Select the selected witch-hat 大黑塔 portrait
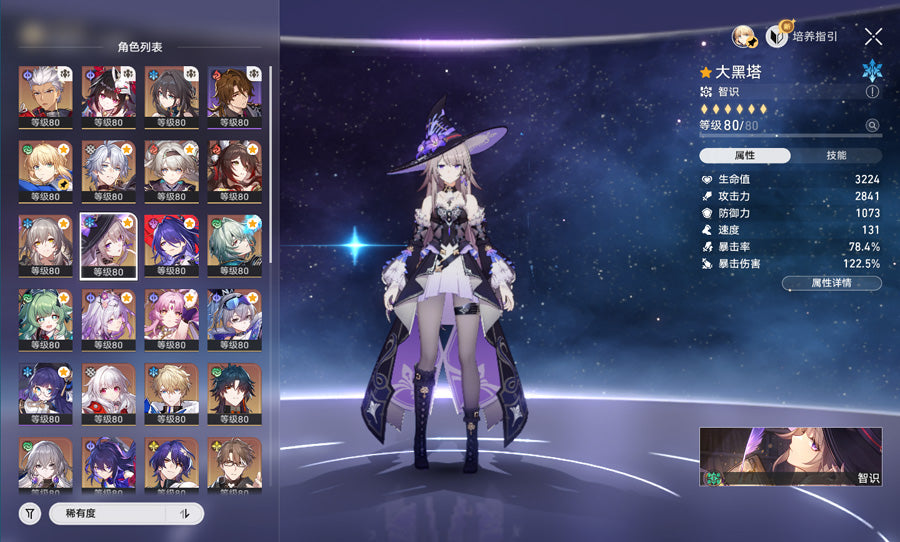This screenshot has width=900, height=542. pyautogui.click(x=108, y=245)
